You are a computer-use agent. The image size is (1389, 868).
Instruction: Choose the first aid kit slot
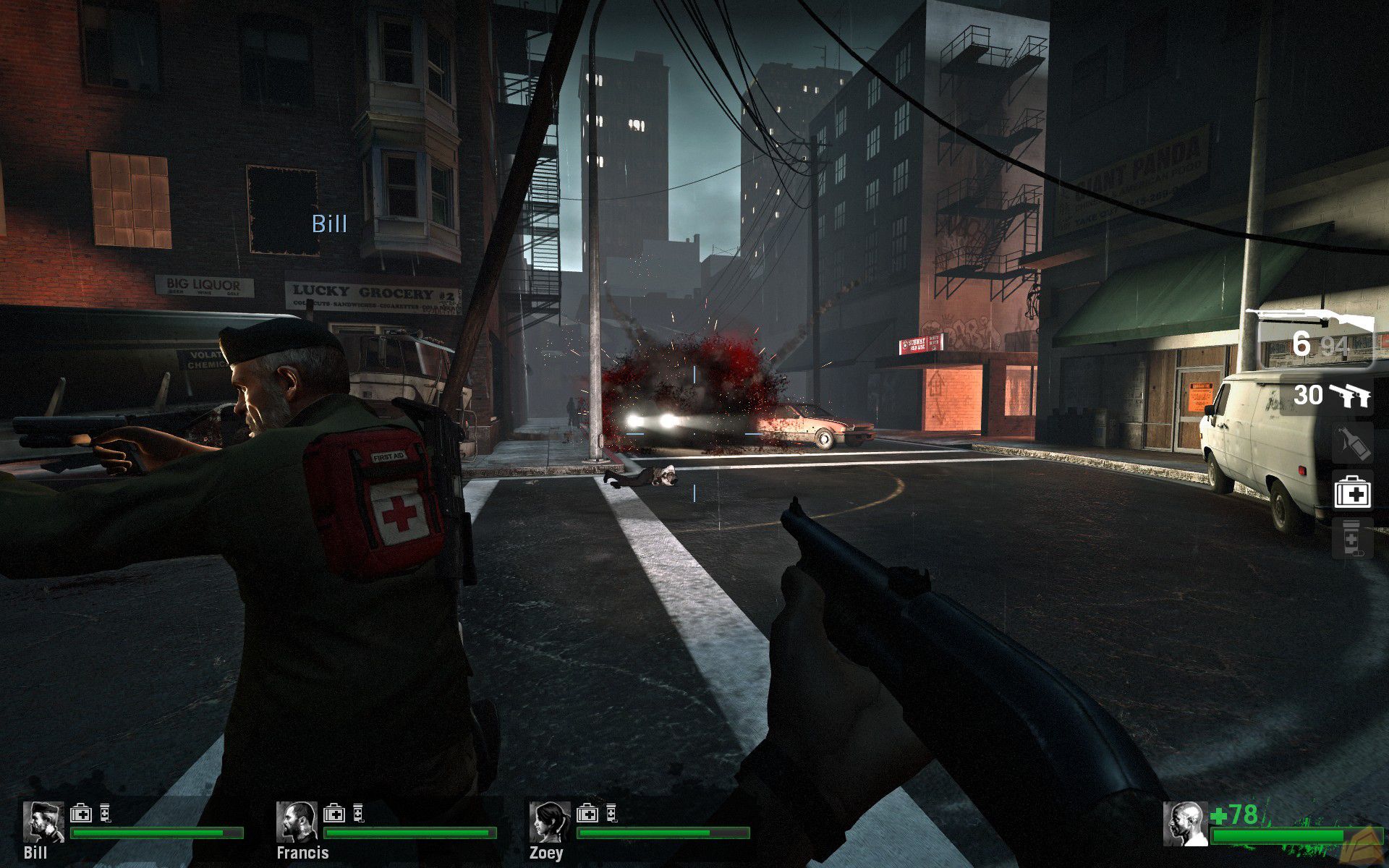point(1351,493)
